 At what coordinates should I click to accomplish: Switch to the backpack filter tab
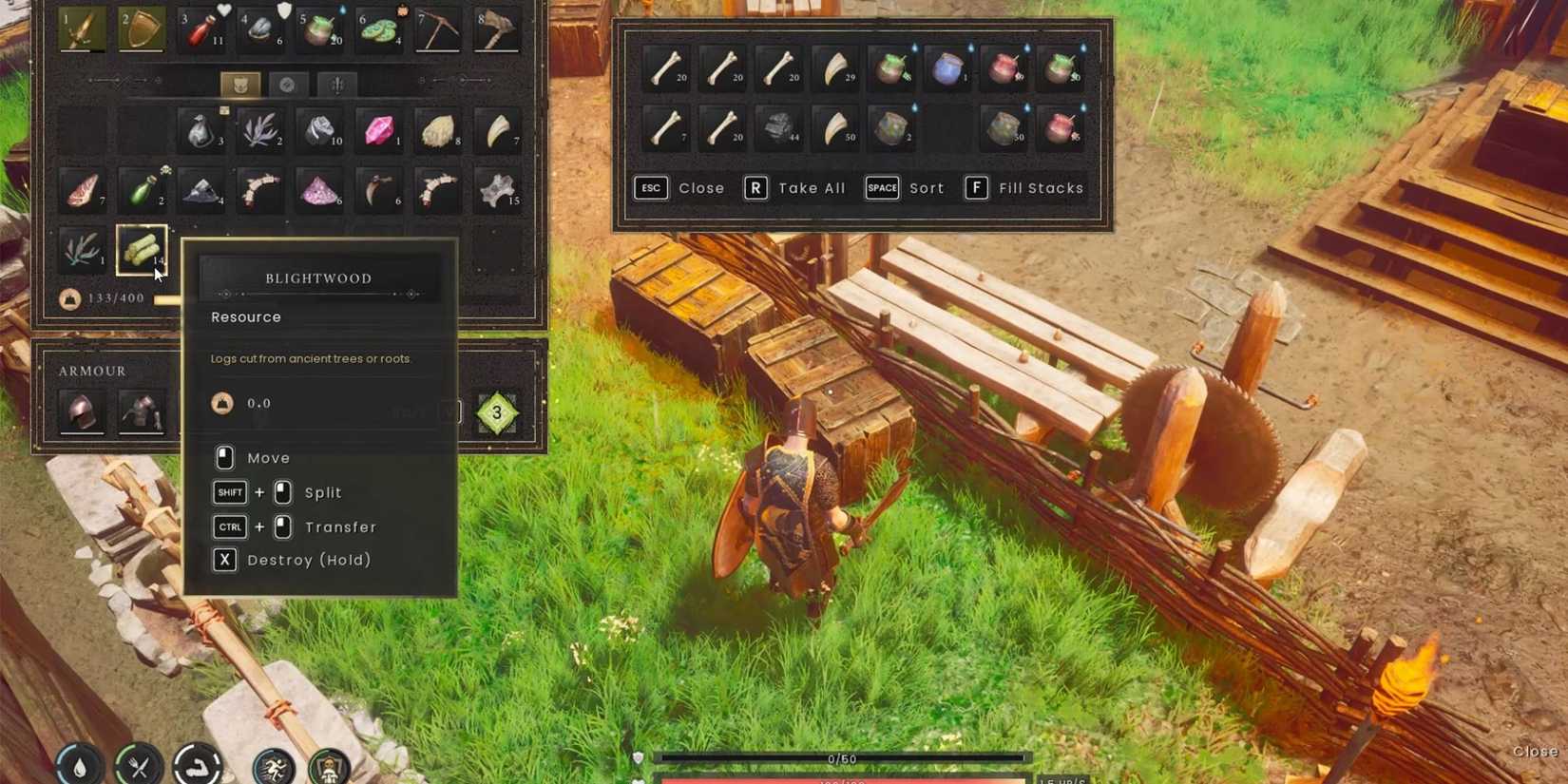[x=242, y=84]
